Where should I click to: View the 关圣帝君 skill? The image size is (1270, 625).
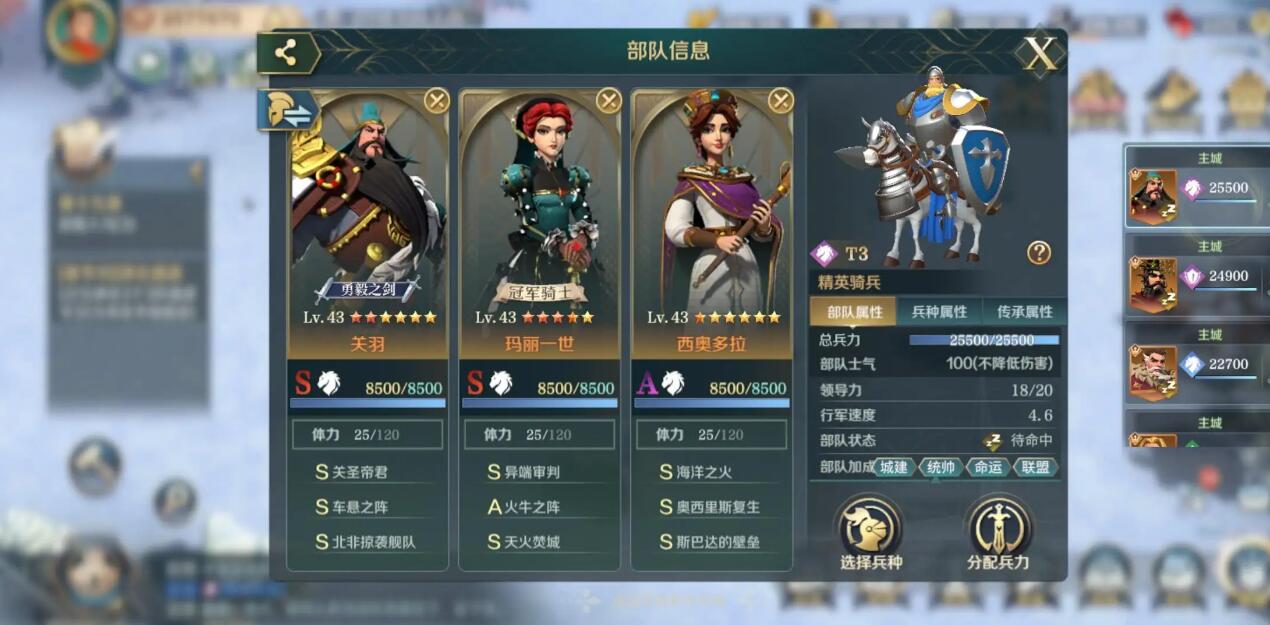tap(367, 472)
